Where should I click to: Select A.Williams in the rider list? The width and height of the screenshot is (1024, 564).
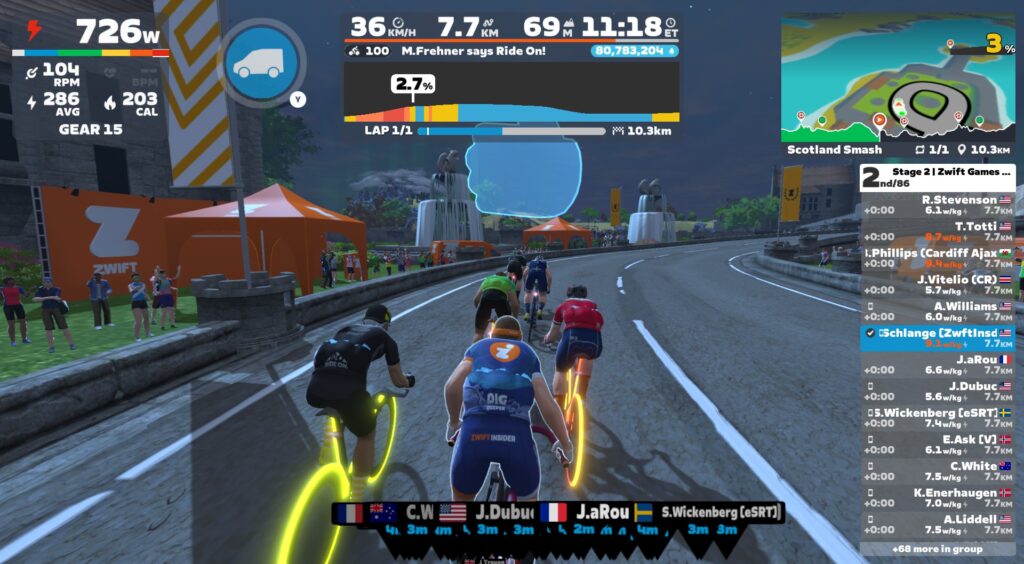pyautogui.click(x=938, y=311)
